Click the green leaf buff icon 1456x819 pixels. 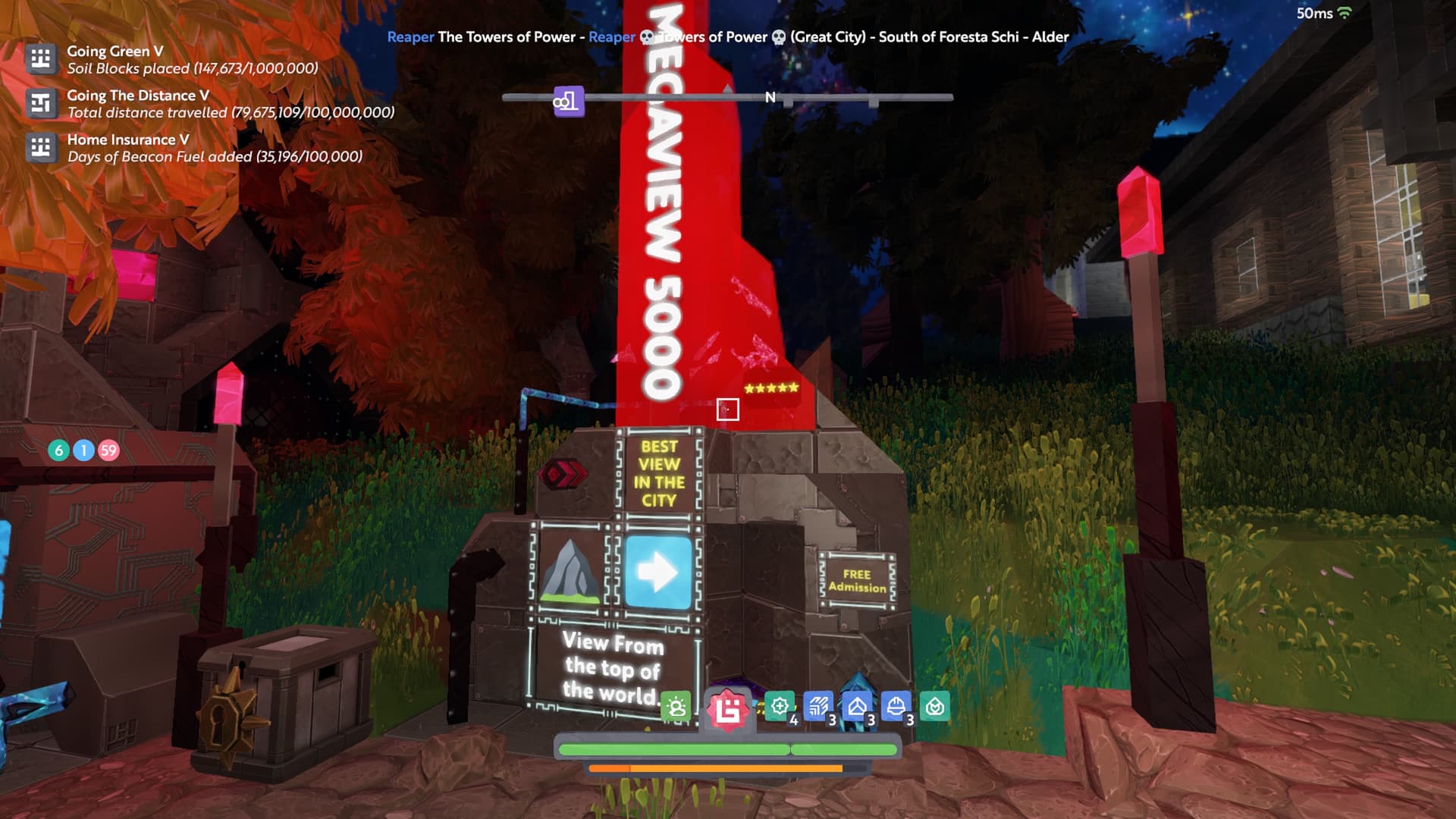click(935, 707)
